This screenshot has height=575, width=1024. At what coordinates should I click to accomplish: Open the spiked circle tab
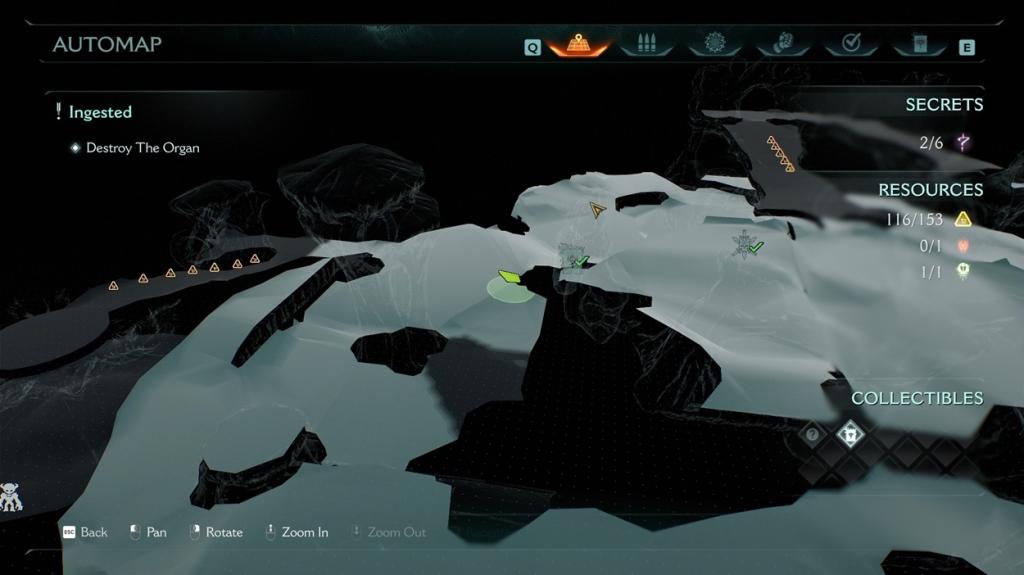point(715,44)
